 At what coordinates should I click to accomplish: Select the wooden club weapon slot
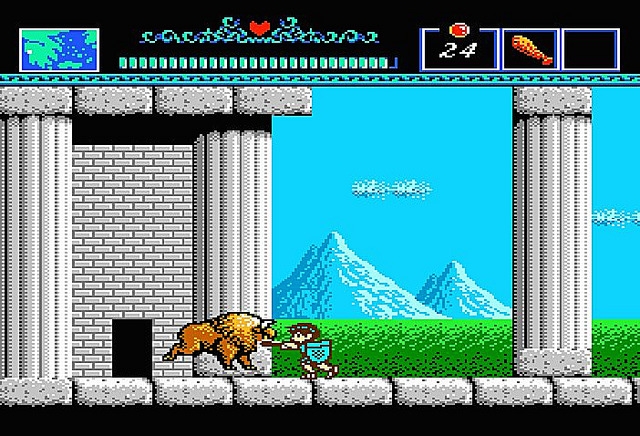click(529, 49)
